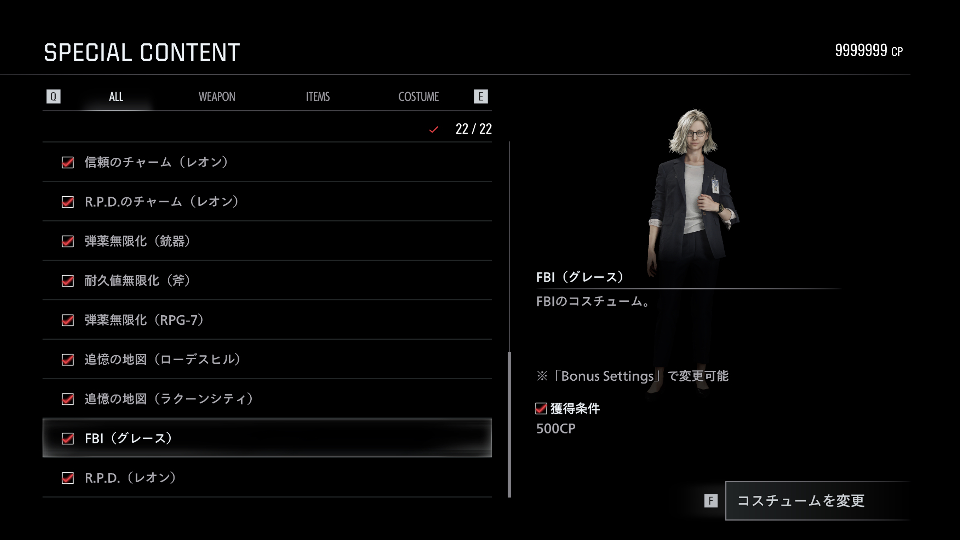Open the WEAPON category tab
Image resolution: width=960 pixels, height=540 pixels.
[217, 97]
